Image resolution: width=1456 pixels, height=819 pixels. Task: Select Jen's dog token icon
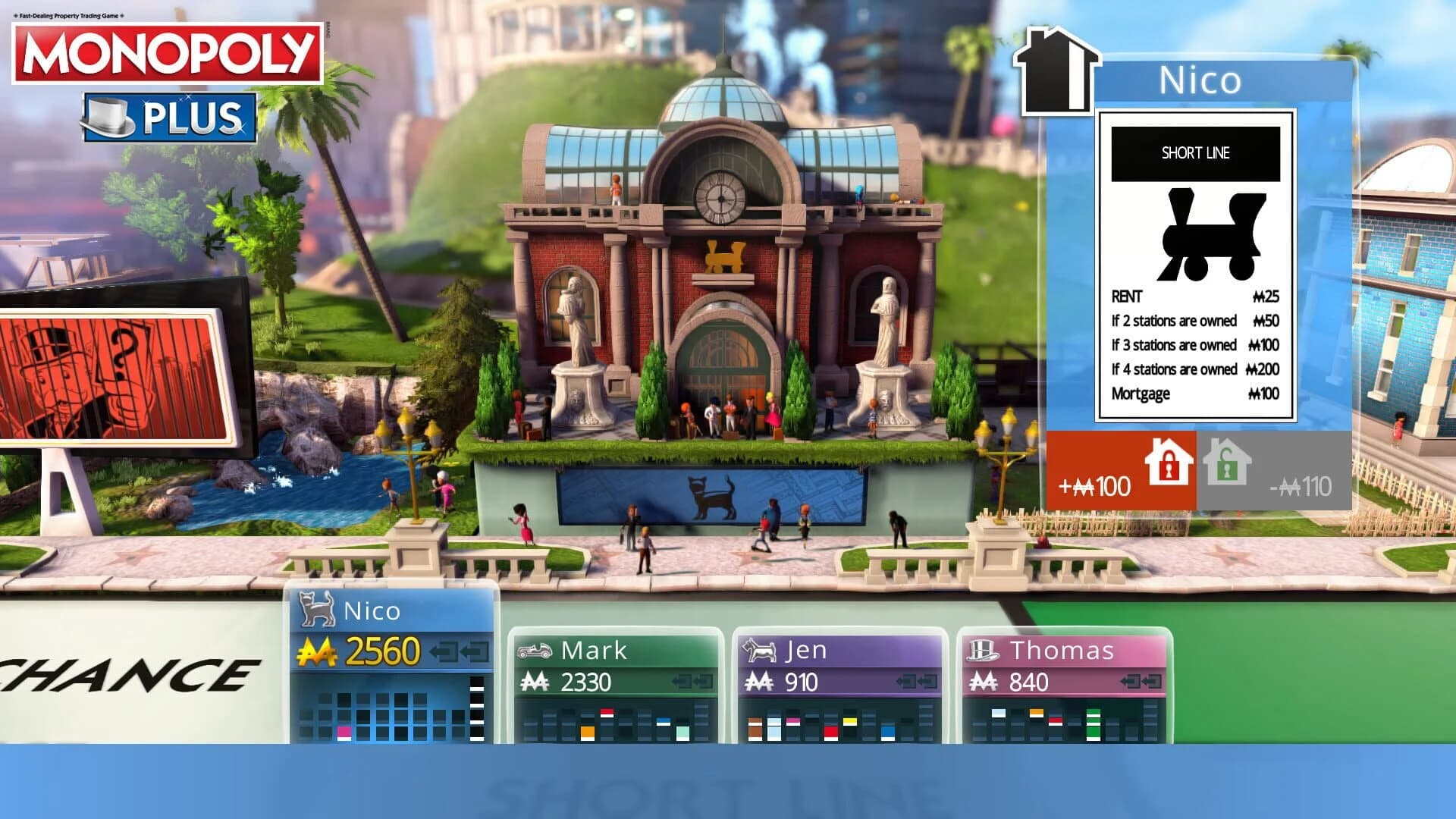pyautogui.click(x=761, y=651)
